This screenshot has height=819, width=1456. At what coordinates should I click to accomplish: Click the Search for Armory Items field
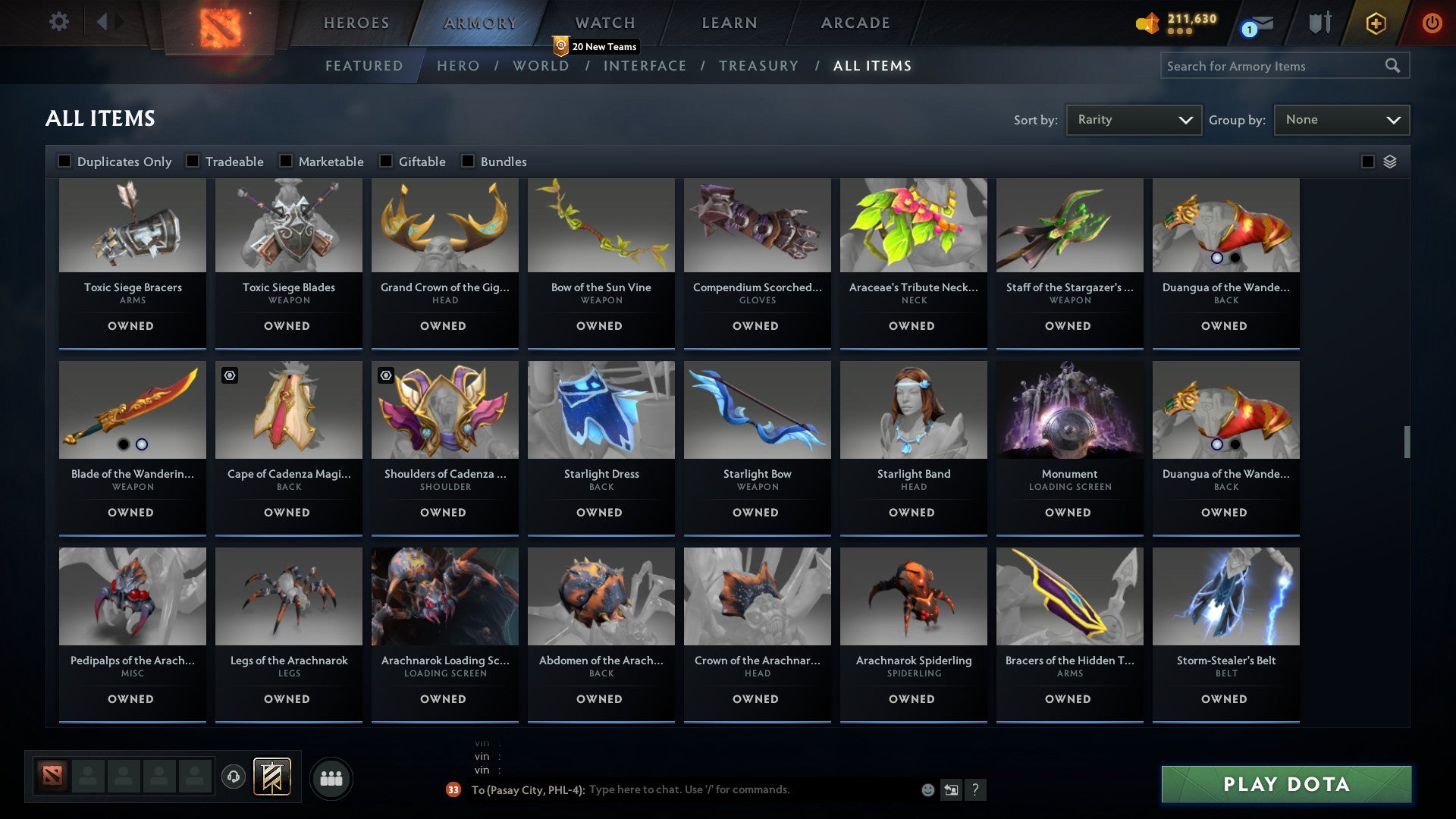click(x=1274, y=66)
